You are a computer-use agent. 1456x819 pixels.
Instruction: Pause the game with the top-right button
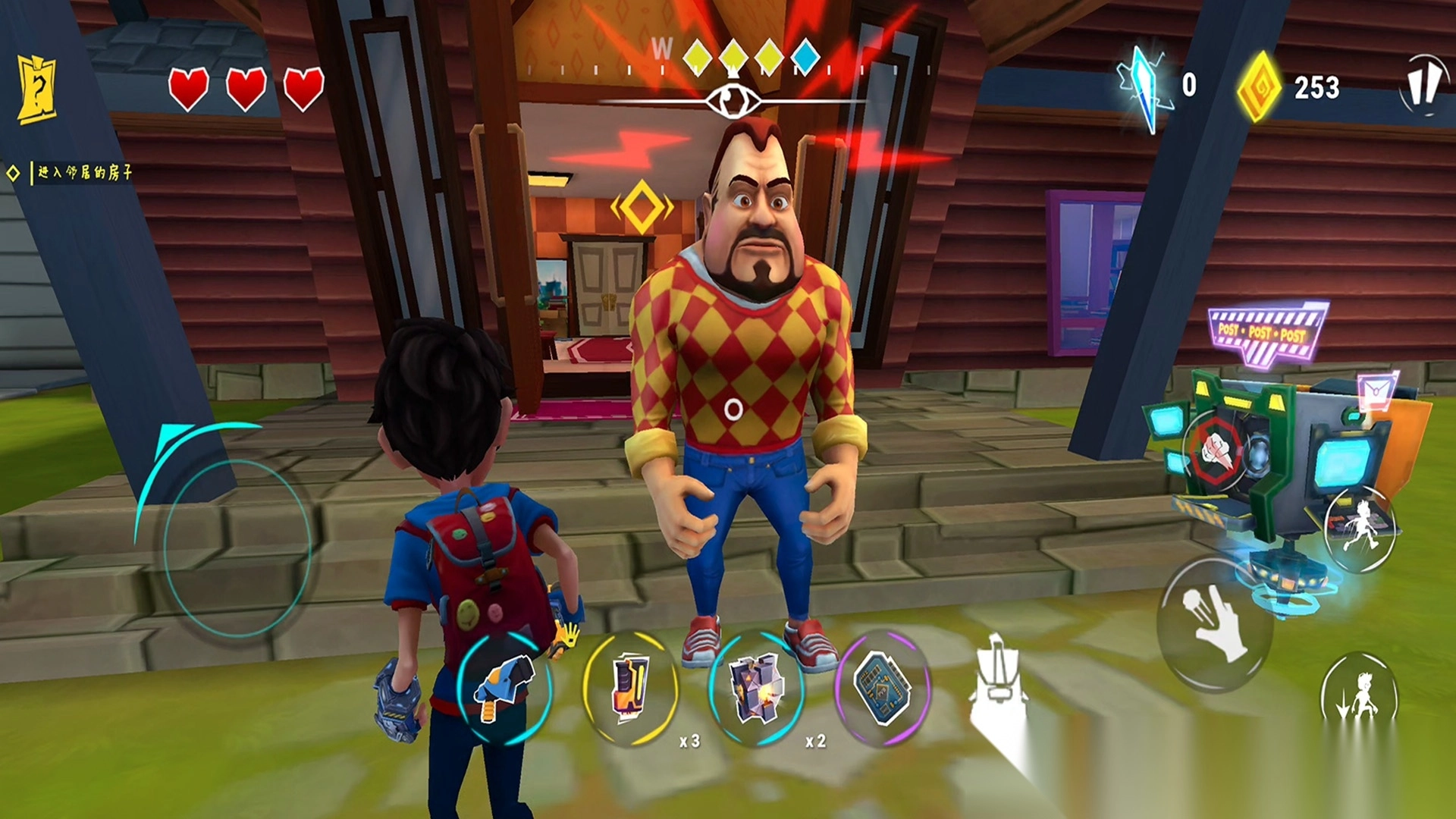click(1421, 84)
